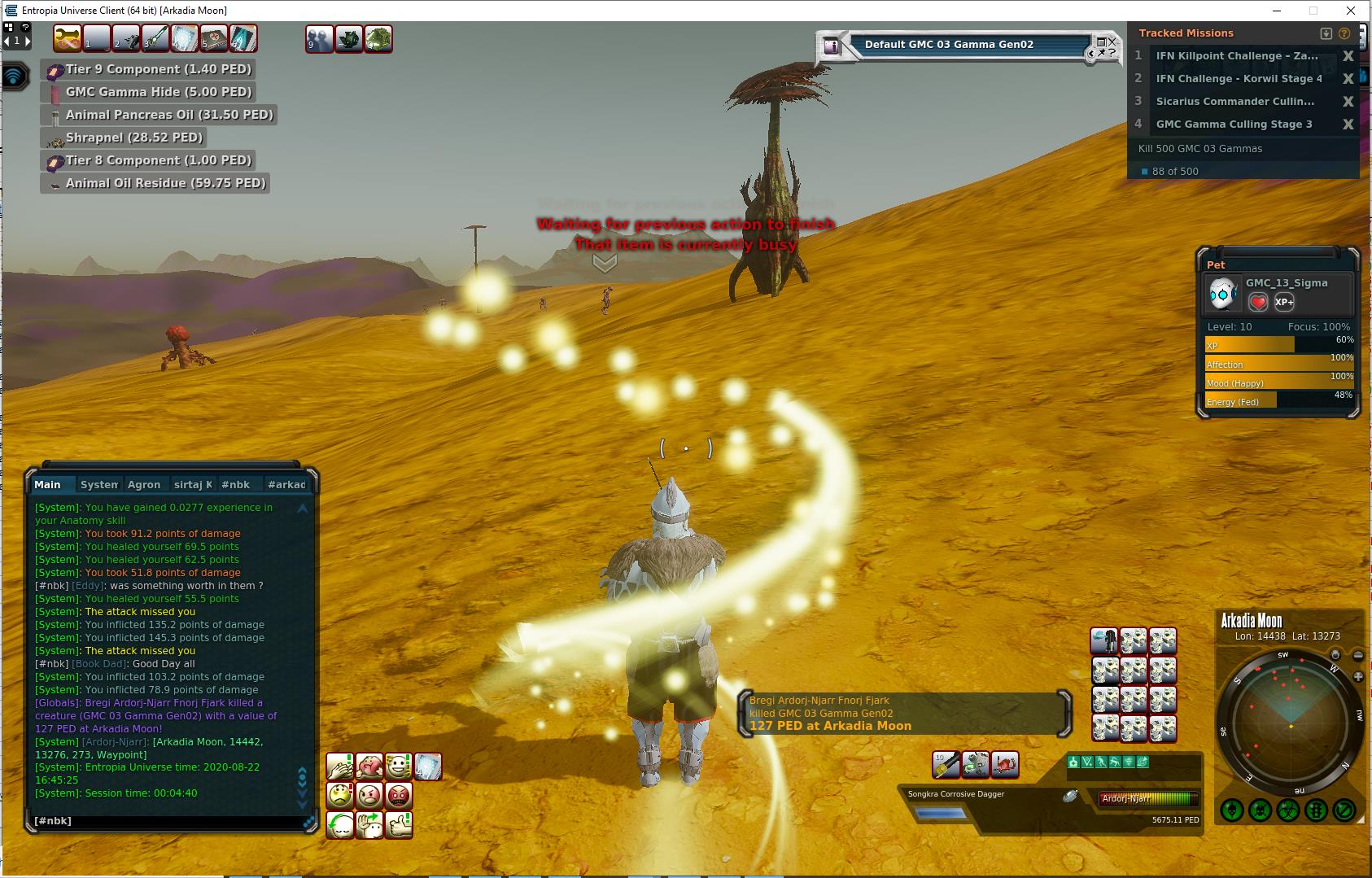This screenshot has width=1372, height=878.
Task: Select the Agron chat tab
Action: pos(144,485)
